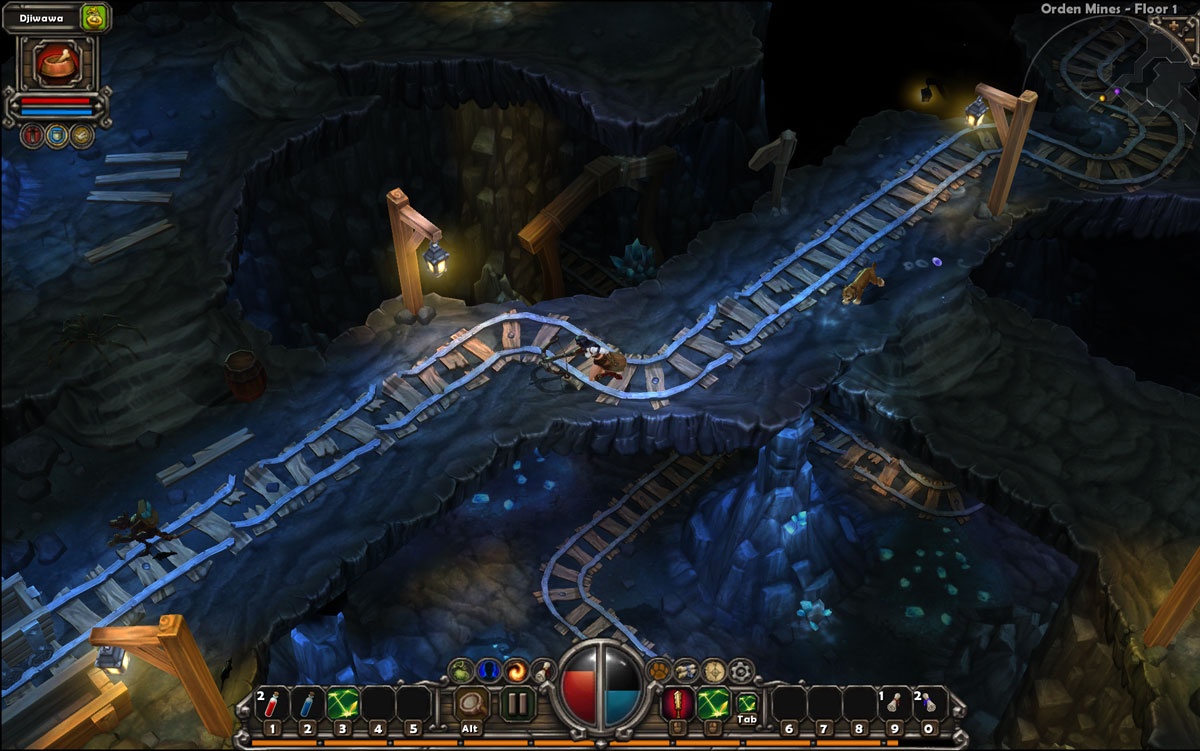Screen dimensions: 1200x751
Task: Use the blue mana potion in slot 2
Action: (x=307, y=704)
